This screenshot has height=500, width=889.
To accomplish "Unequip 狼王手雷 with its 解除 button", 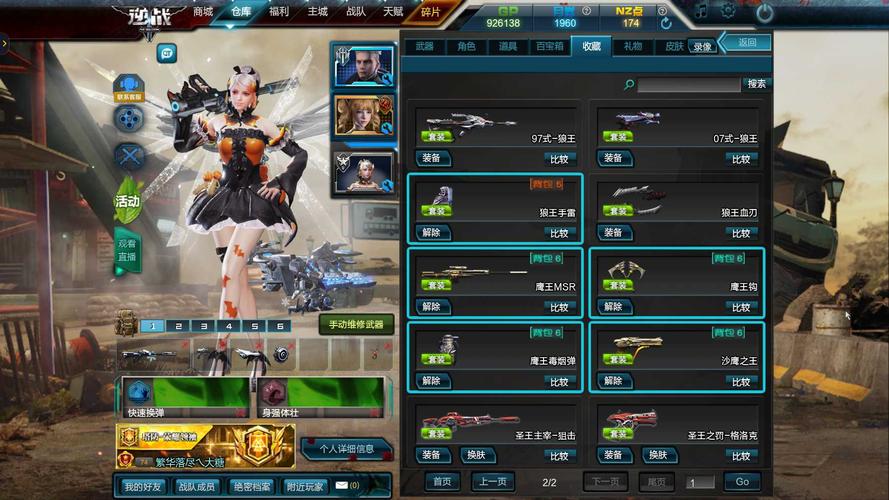I will pyautogui.click(x=431, y=233).
